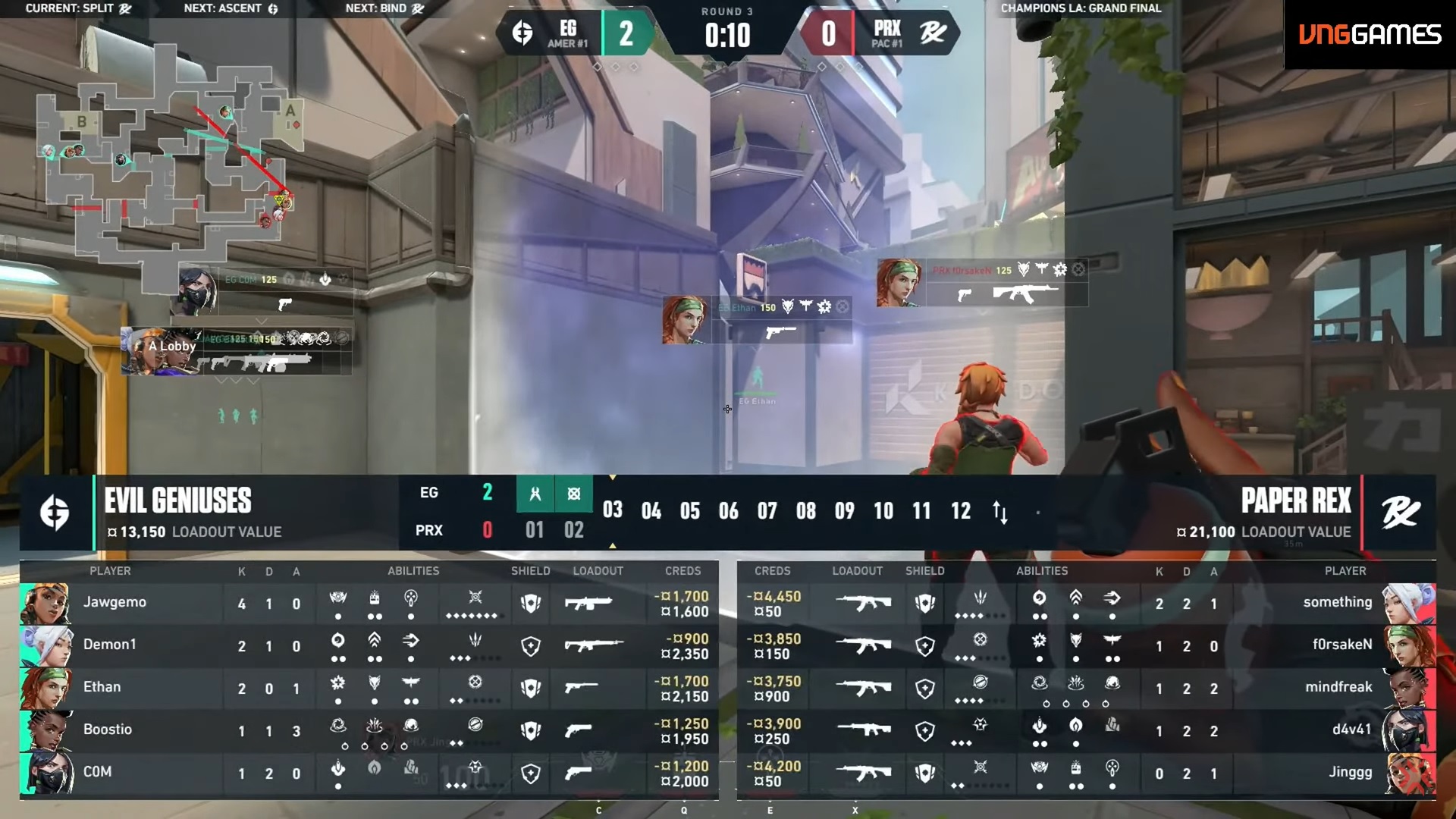Select Ethan's floating player nameplate

pos(757,319)
